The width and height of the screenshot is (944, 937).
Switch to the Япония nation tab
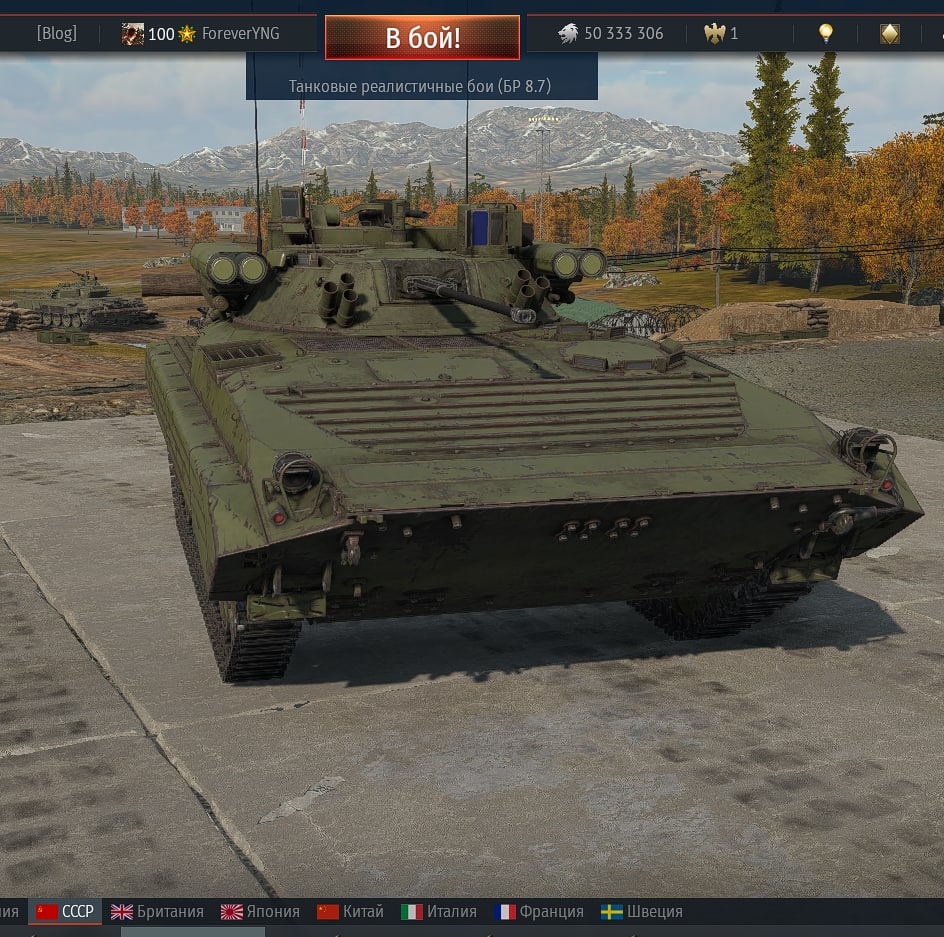pyautogui.click(x=260, y=911)
